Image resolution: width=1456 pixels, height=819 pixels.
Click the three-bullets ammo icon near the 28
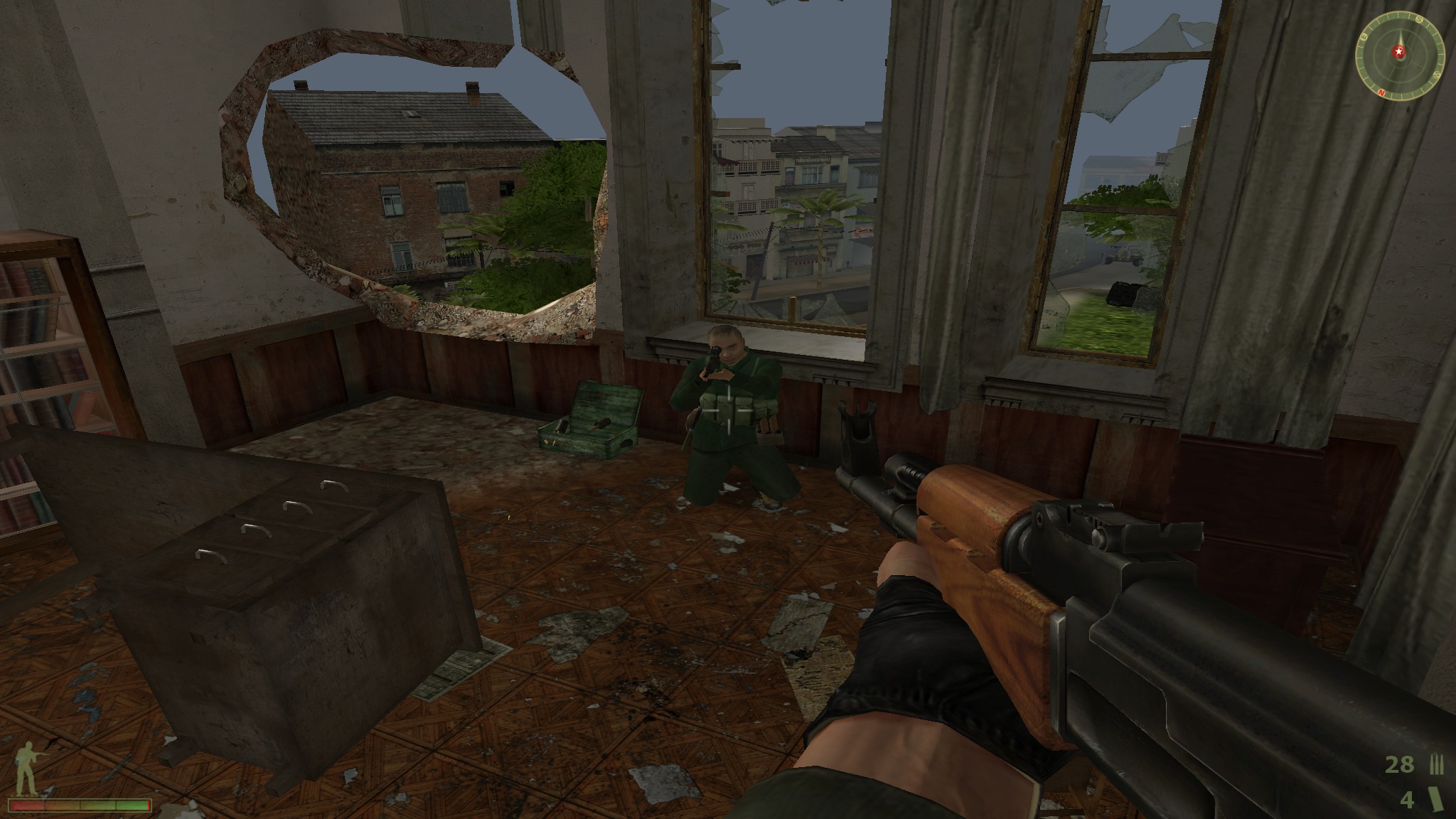coord(1436,764)
